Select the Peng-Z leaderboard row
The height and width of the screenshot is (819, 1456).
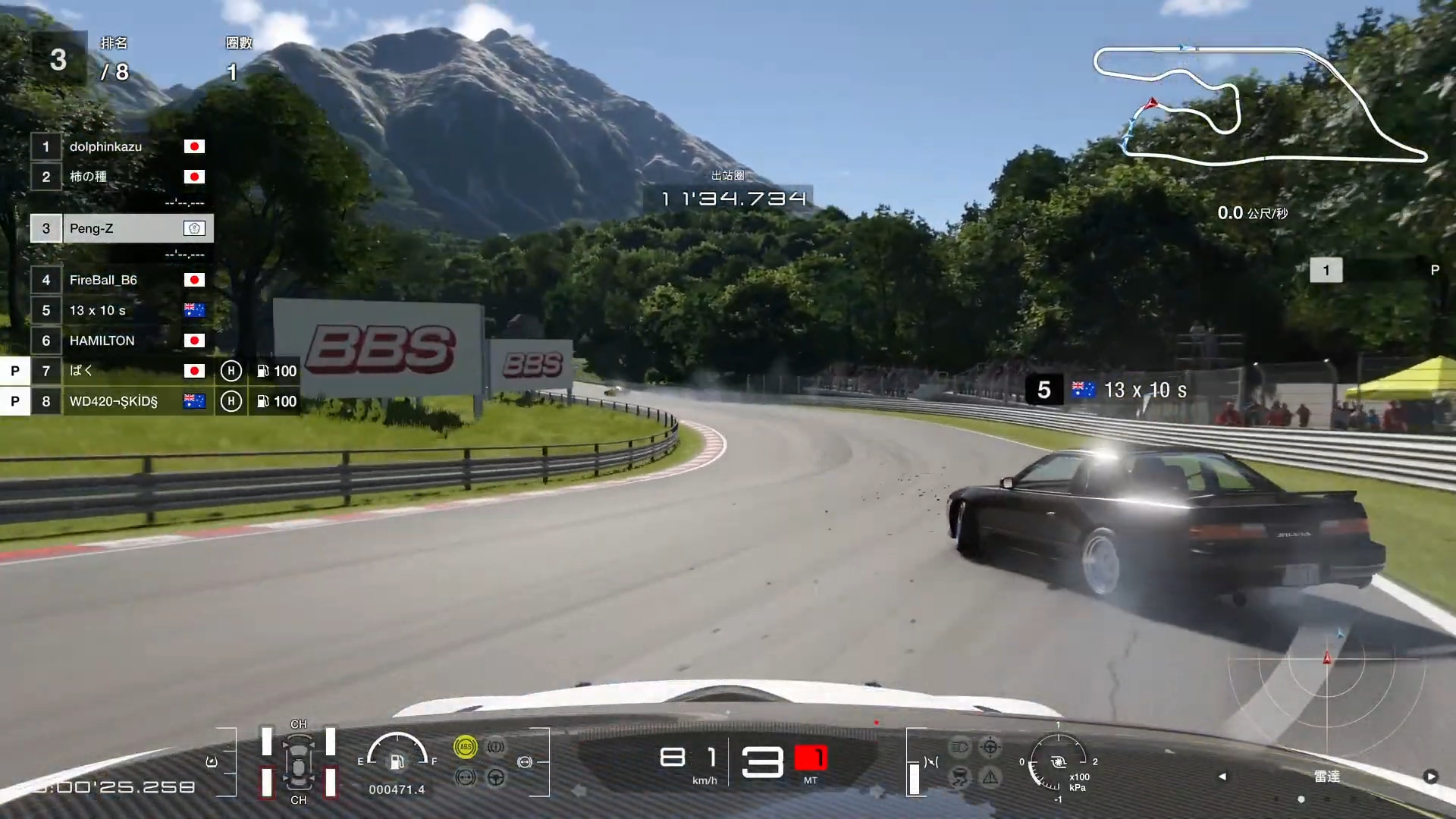tap(121, 228)
